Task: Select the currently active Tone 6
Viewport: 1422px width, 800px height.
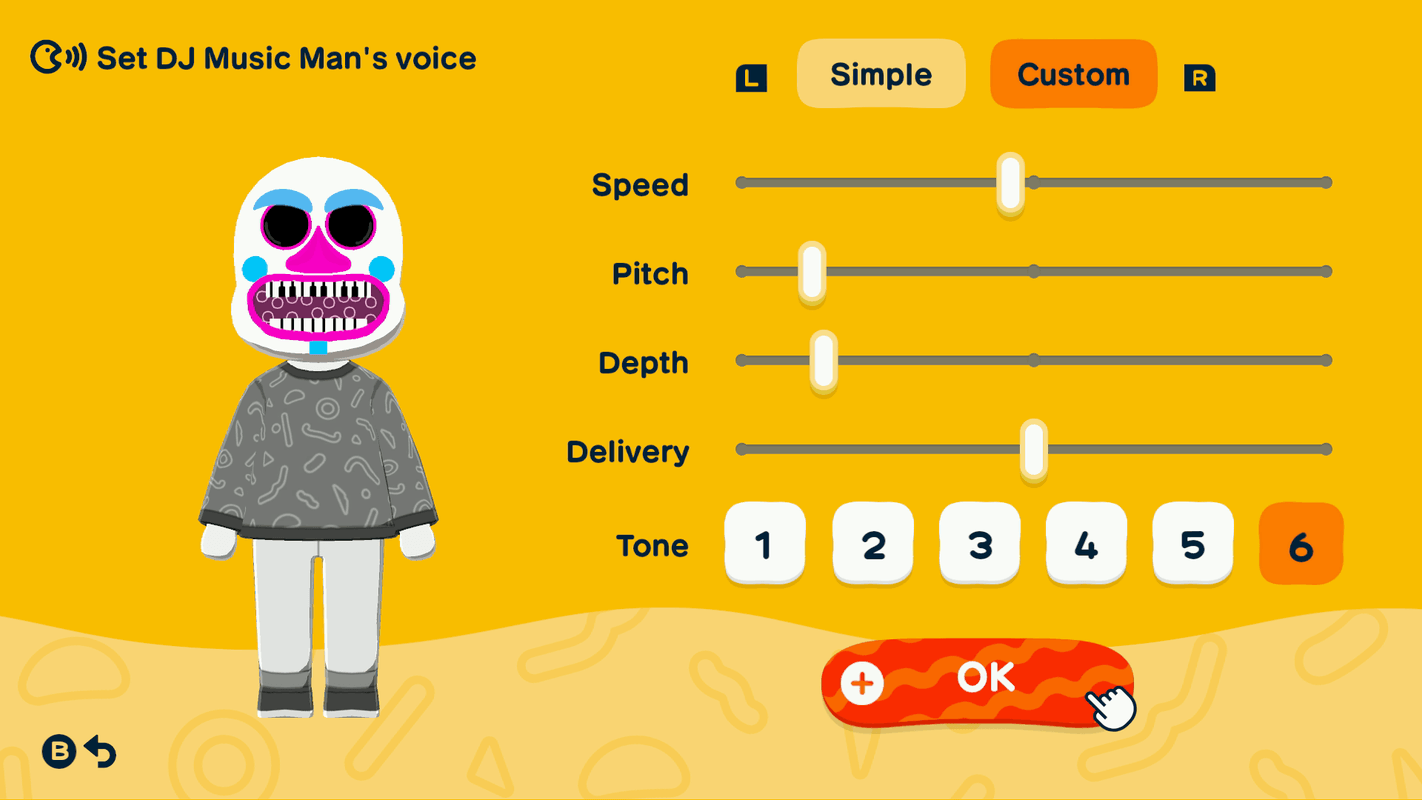Action: pyautogui.click(x=1300, y=545)
